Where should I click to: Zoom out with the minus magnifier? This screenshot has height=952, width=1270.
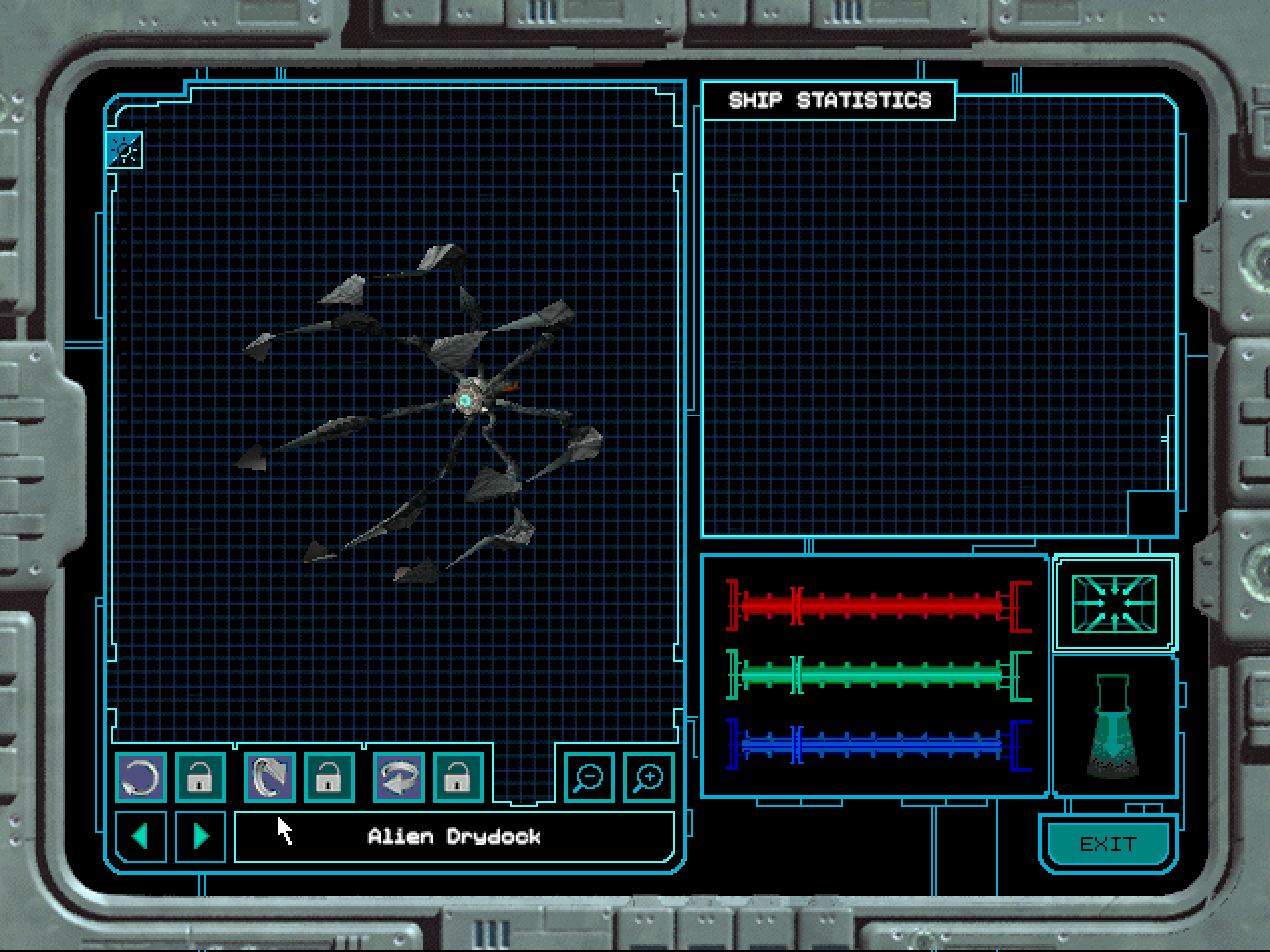coord(589,776)
